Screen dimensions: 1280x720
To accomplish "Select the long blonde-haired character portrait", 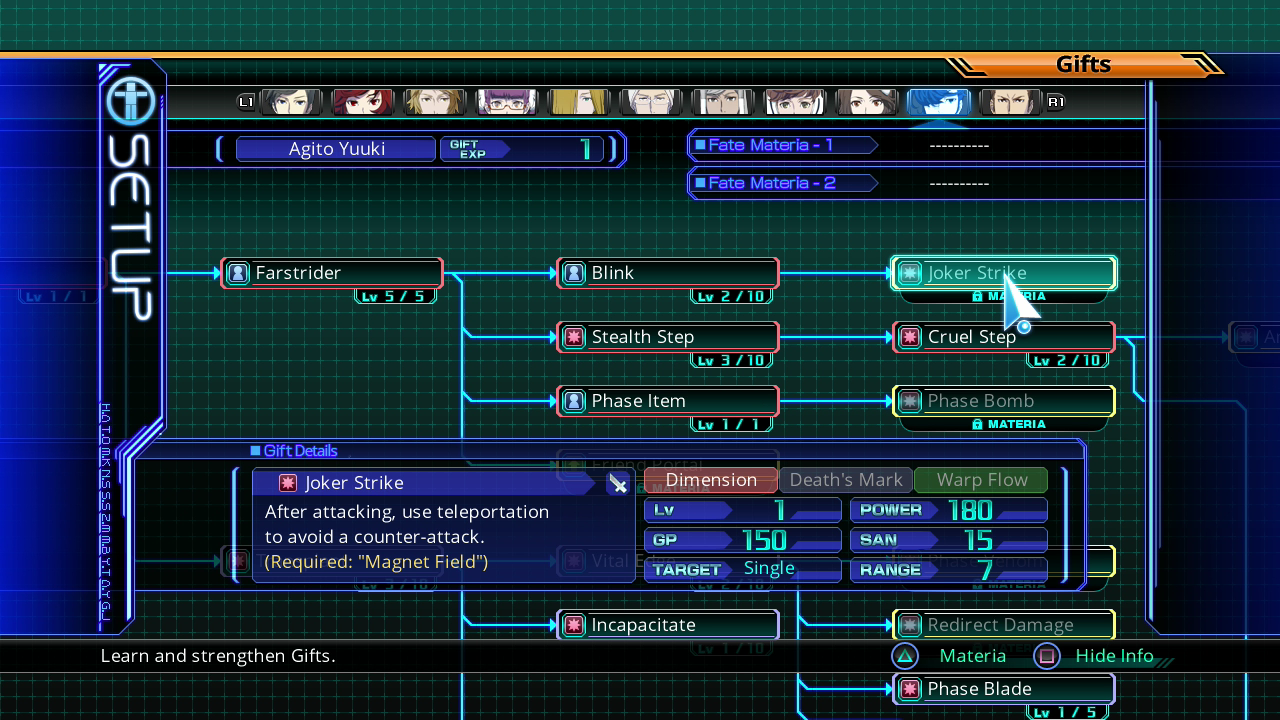I will pos(579,102).
